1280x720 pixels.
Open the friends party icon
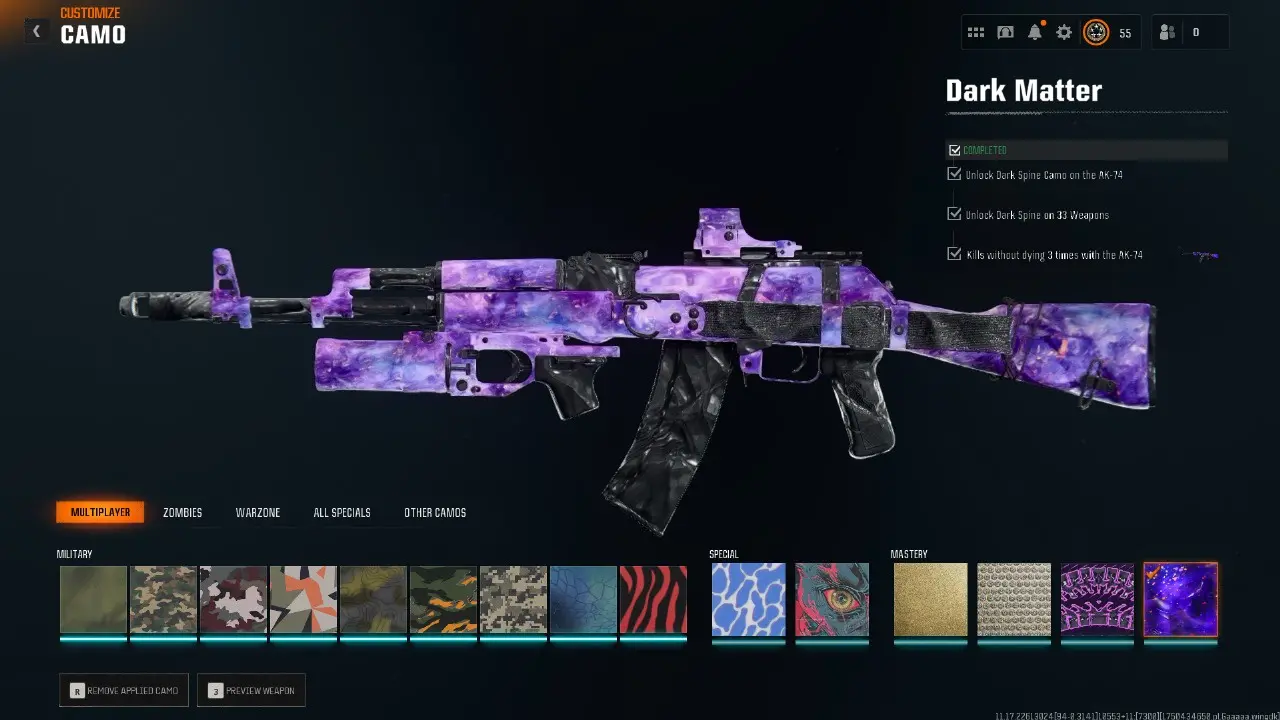click(1167, 31)
